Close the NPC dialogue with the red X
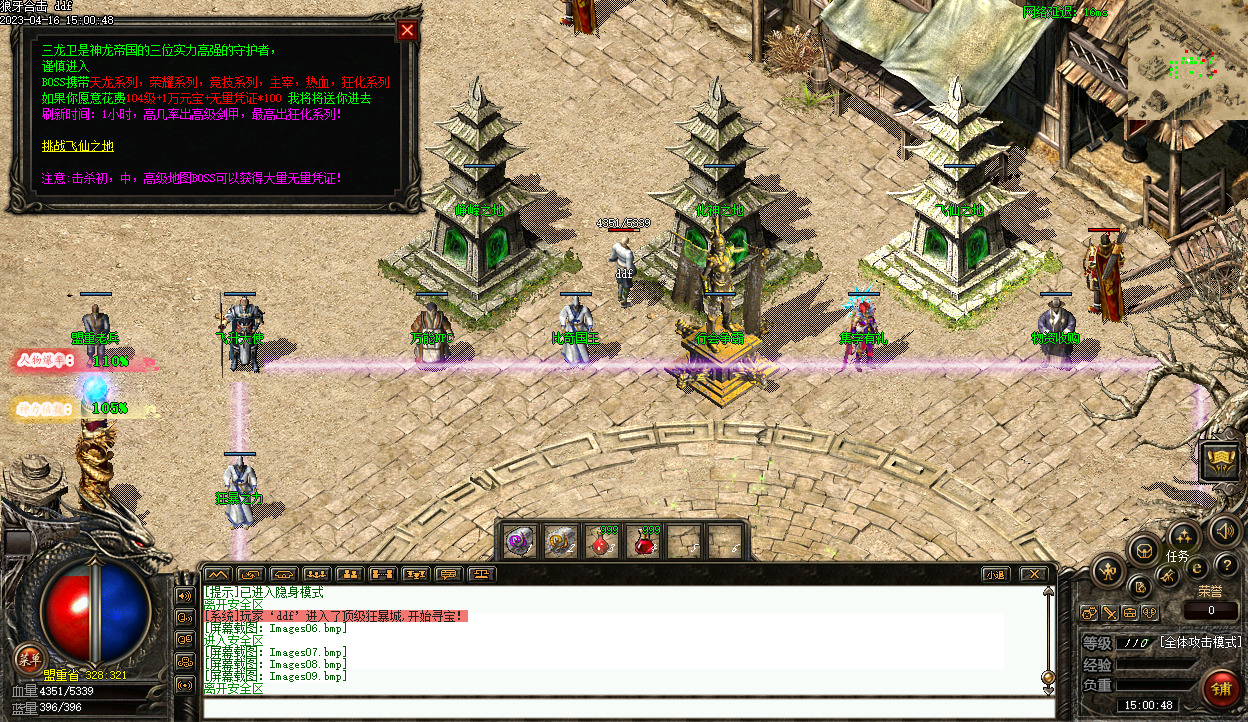The image size is (1248, 722). [x=407, y=30]
